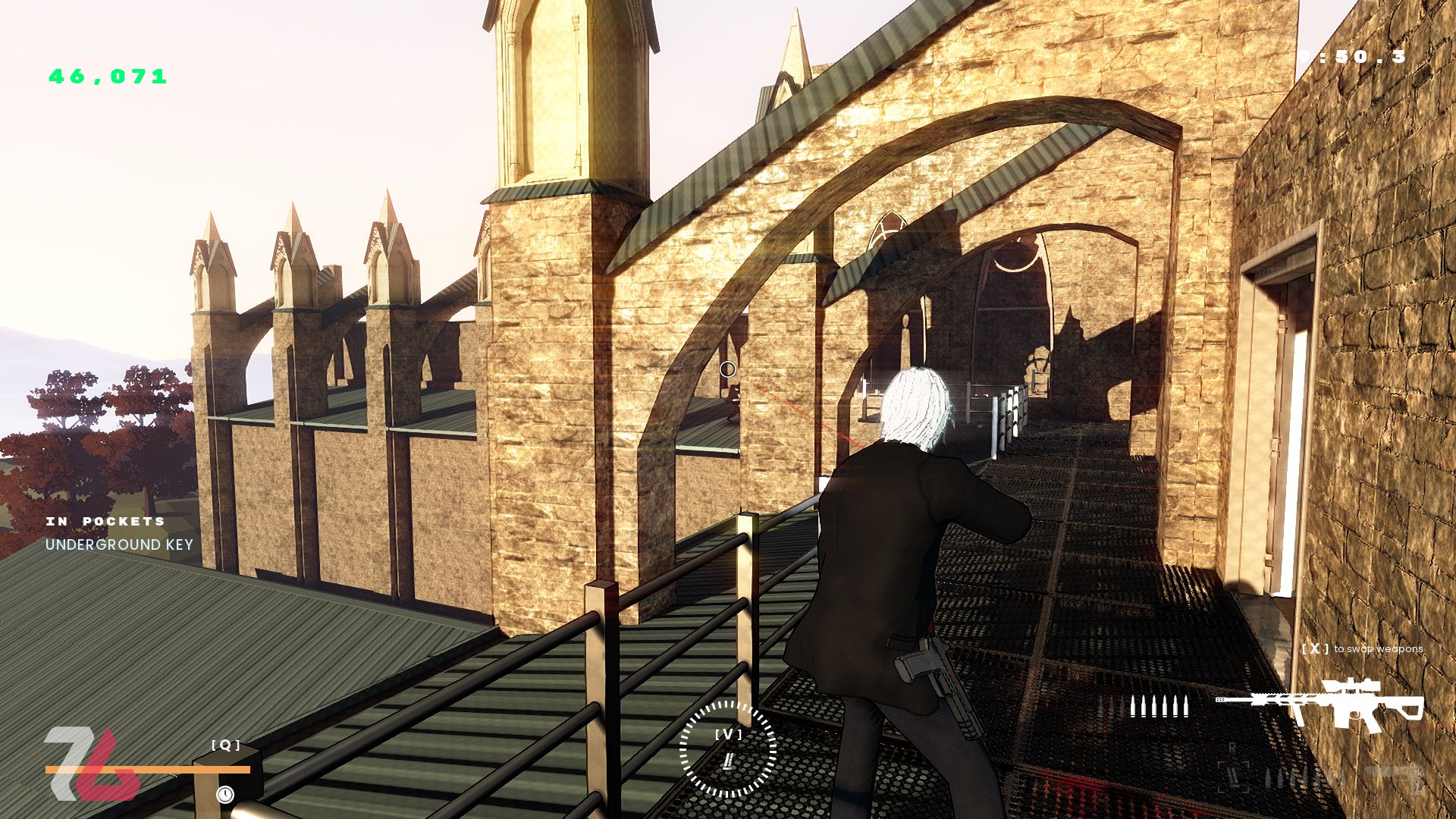Click the faded secondary weapon icon
The height and width of the screenshot is (819, 1456).
1395,776
